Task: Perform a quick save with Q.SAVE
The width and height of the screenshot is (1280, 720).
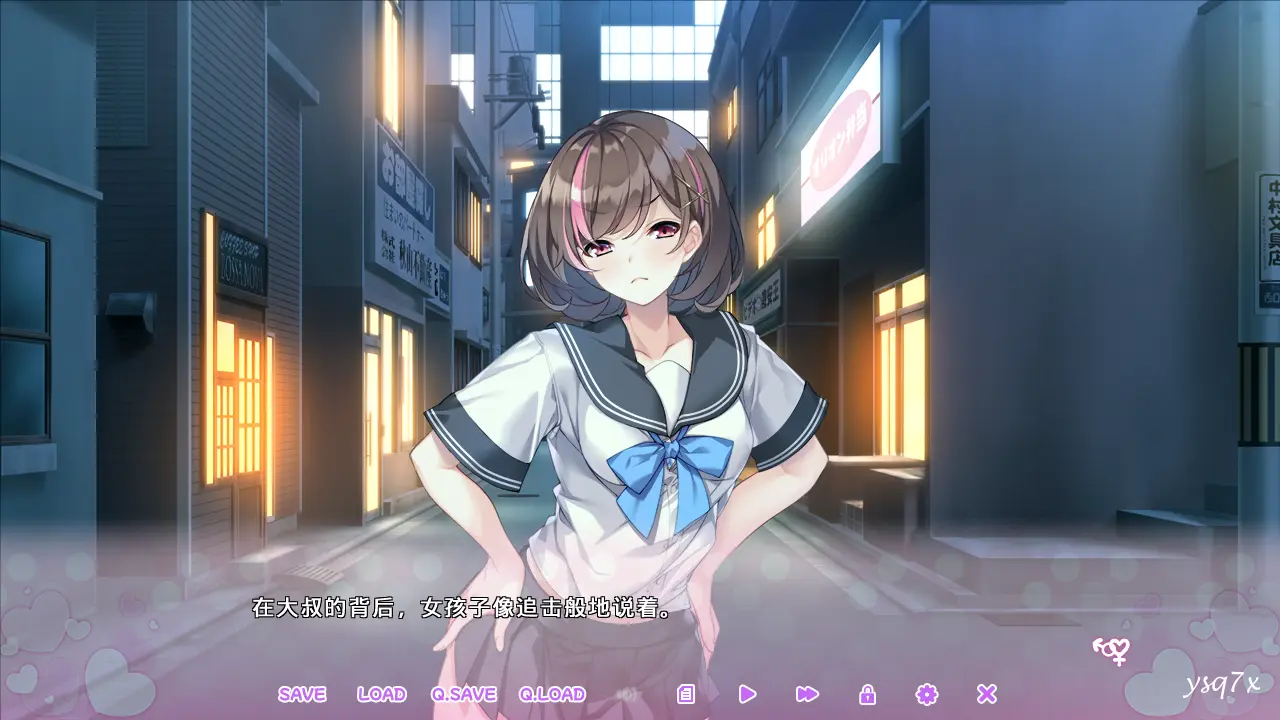Action: coord(464,694)
